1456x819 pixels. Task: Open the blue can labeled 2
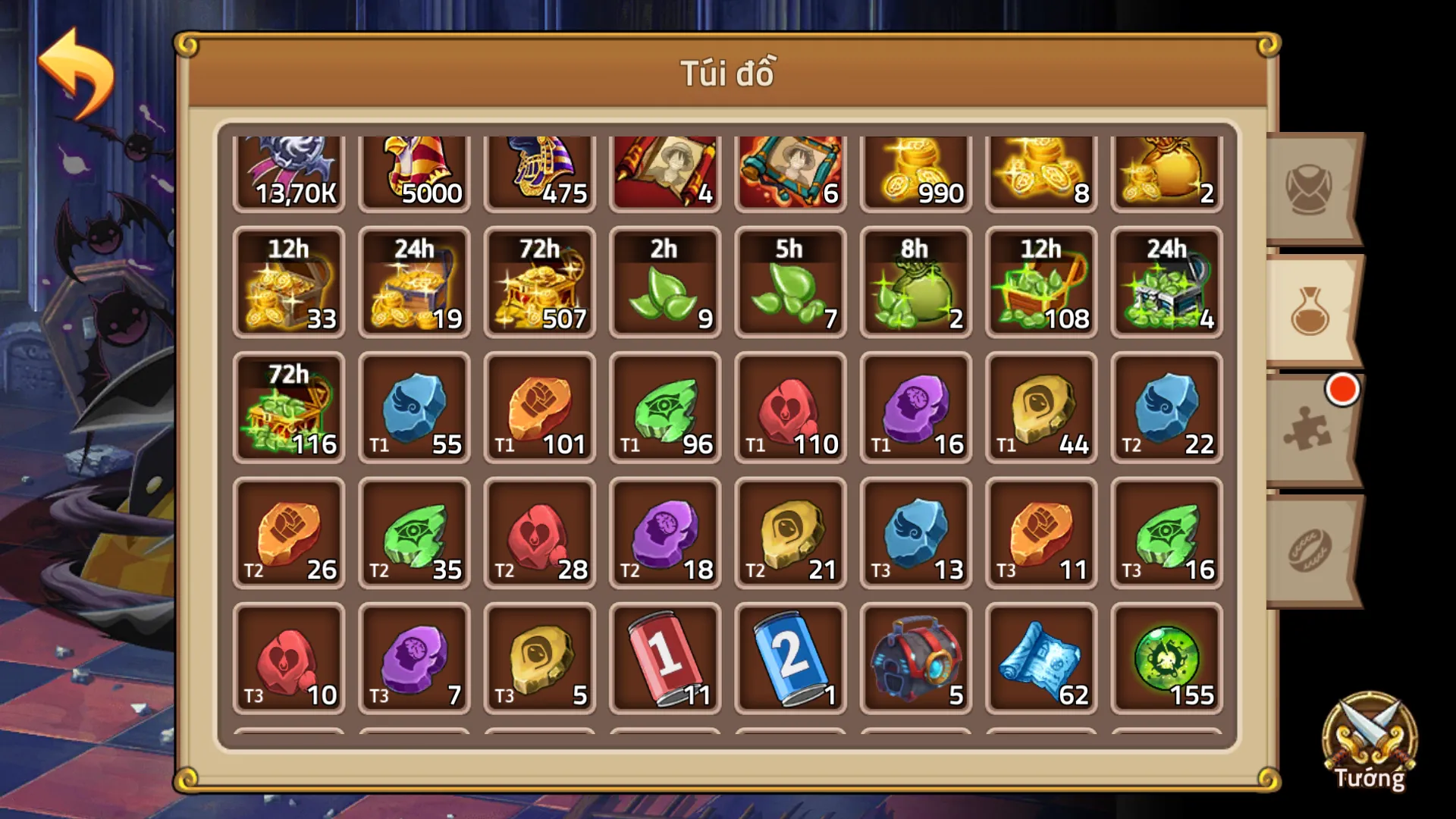pyautogui.click(x=790, y=658)
